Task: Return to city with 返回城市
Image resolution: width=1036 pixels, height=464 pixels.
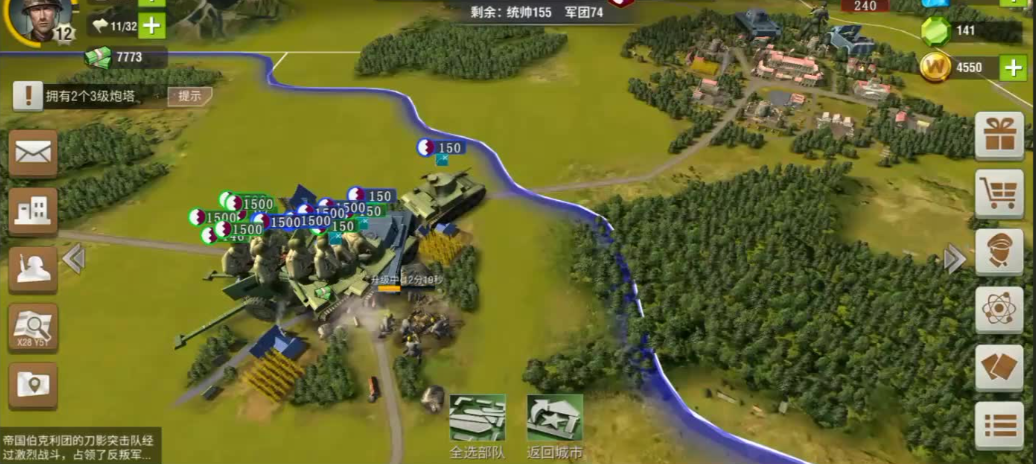Action: (x=554, y=424)
